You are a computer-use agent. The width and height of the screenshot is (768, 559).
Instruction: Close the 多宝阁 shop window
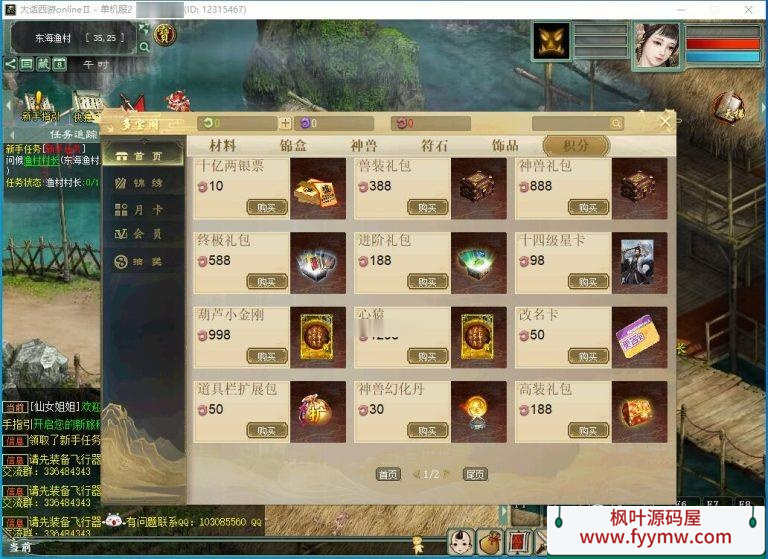tap(666, 122)
